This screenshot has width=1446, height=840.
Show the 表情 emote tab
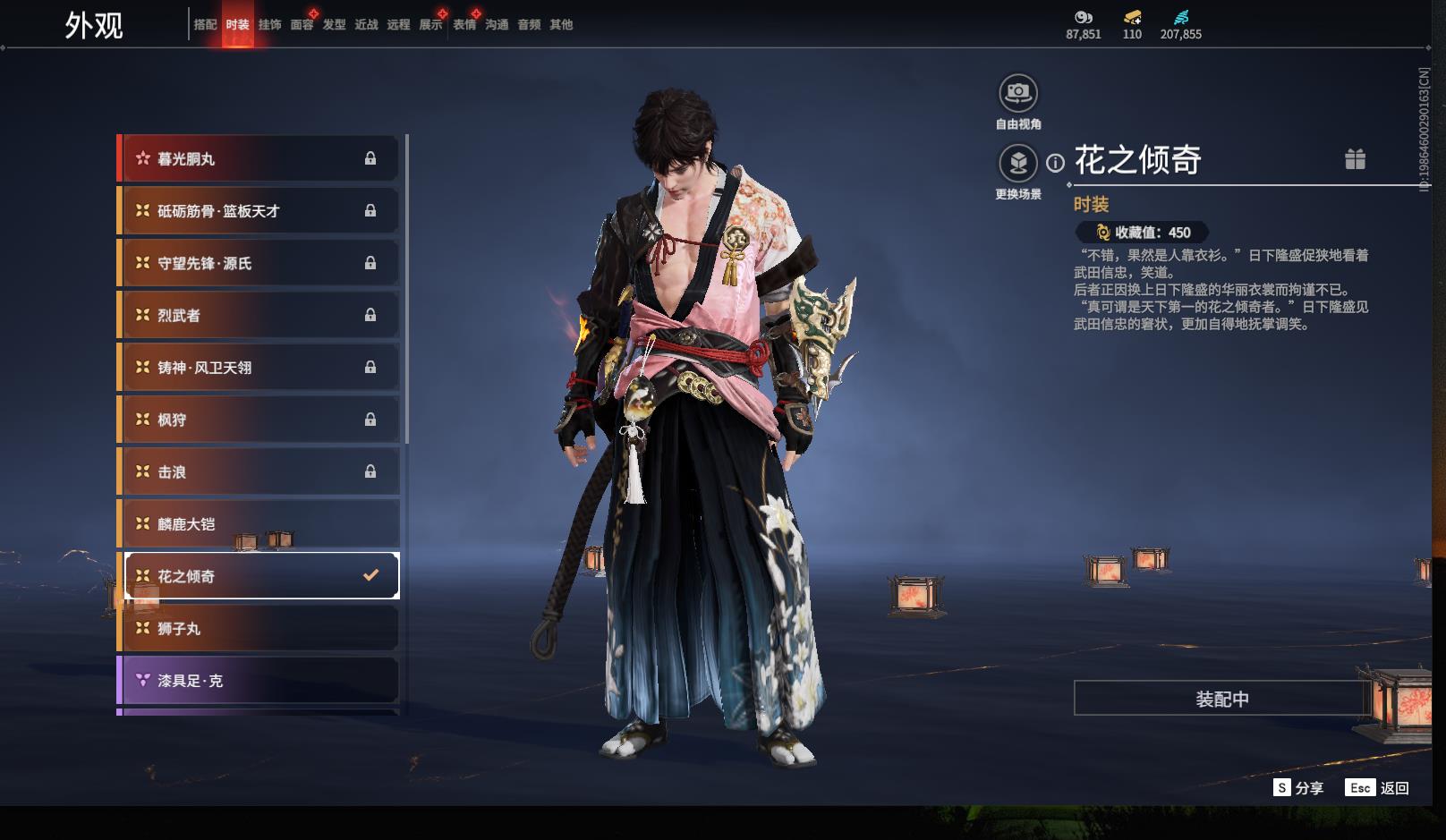[x=464, y=25]
